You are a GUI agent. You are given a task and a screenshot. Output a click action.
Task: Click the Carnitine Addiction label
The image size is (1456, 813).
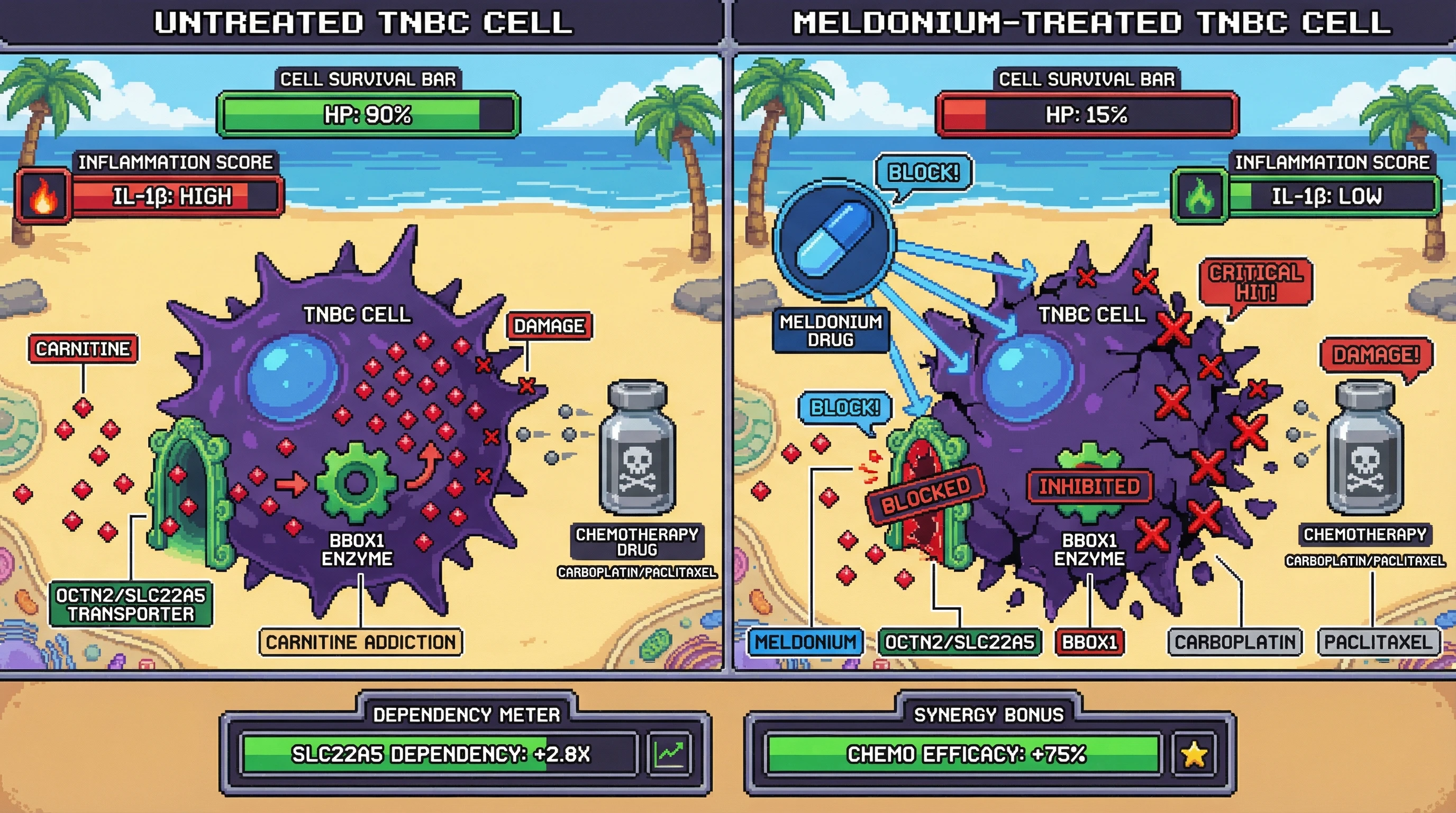click(x=361, y=642)
